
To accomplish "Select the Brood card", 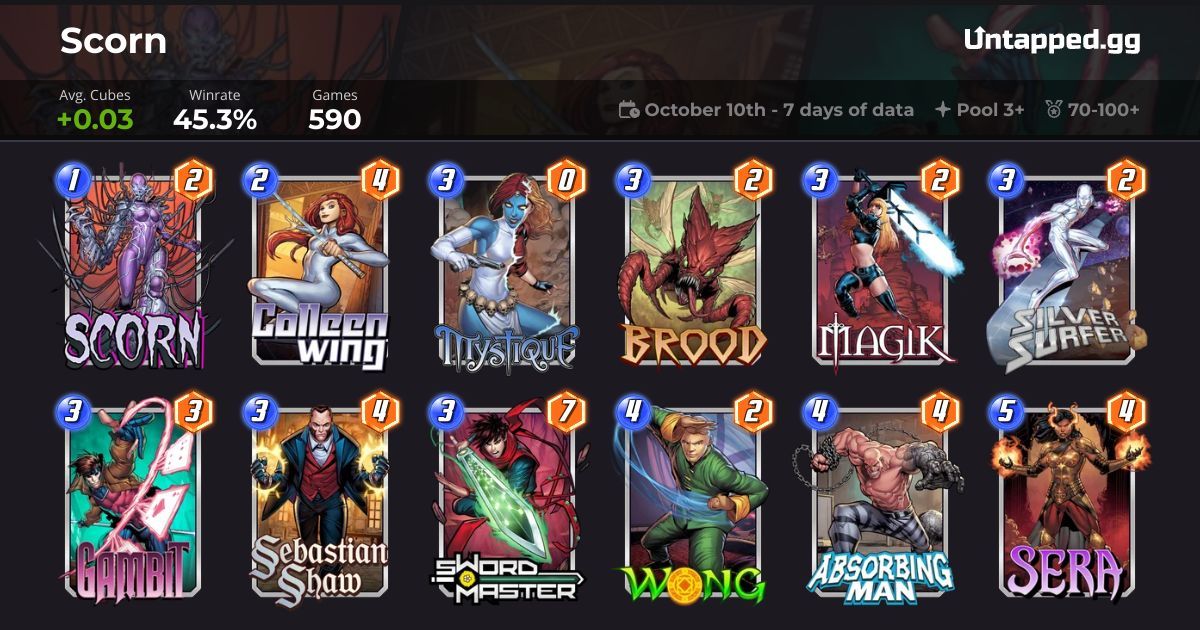I will click(693, 268).
